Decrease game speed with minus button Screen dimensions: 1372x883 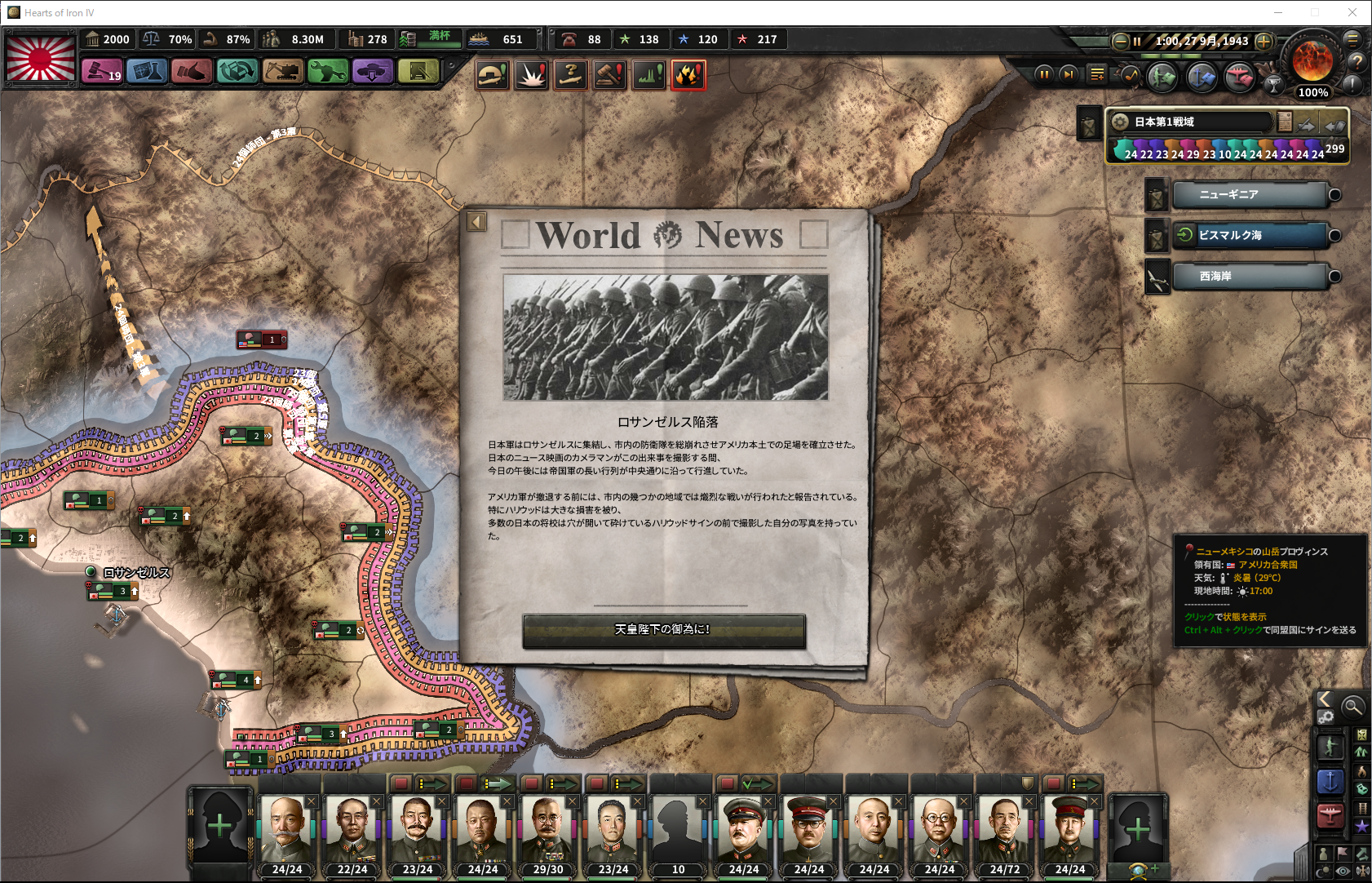1121,41
